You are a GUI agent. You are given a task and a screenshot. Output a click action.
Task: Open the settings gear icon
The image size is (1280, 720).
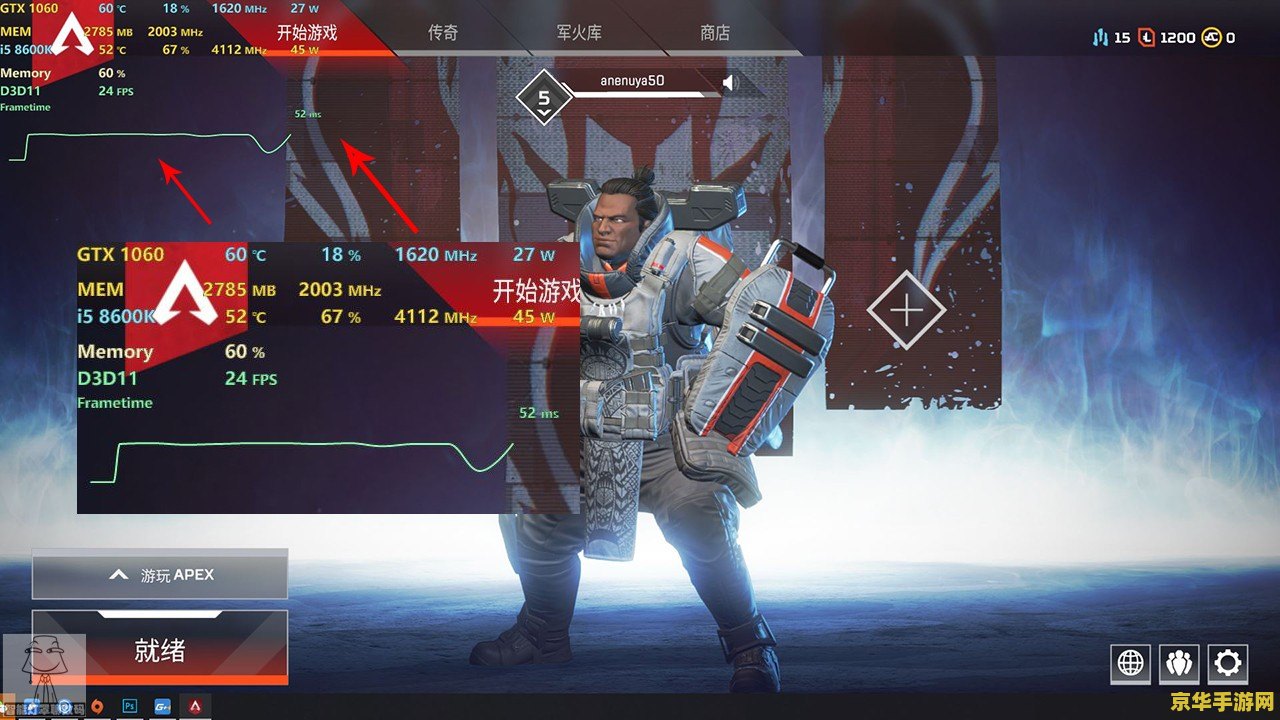[1228, 662]
